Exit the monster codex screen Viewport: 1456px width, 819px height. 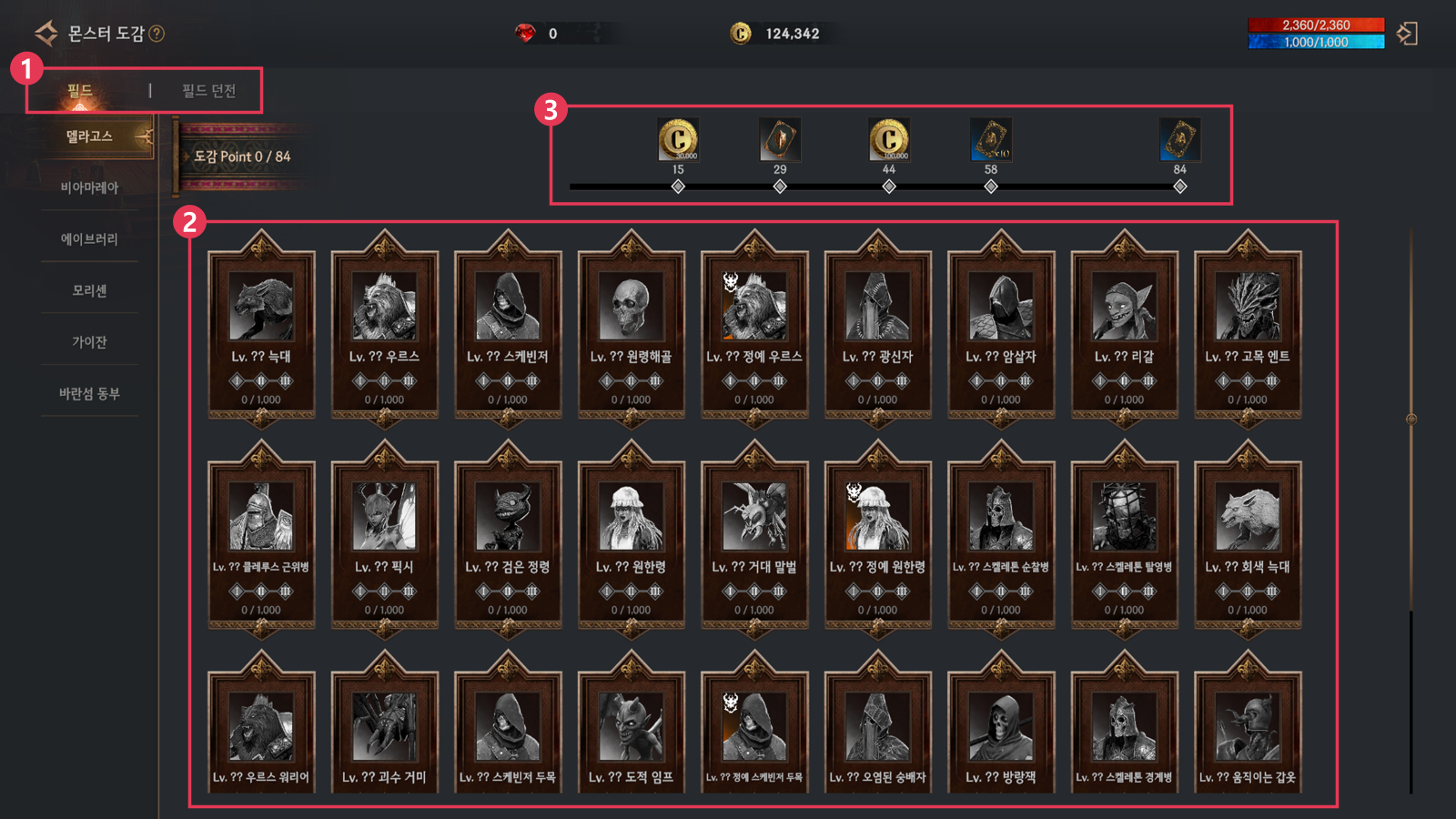[1407, 34]
